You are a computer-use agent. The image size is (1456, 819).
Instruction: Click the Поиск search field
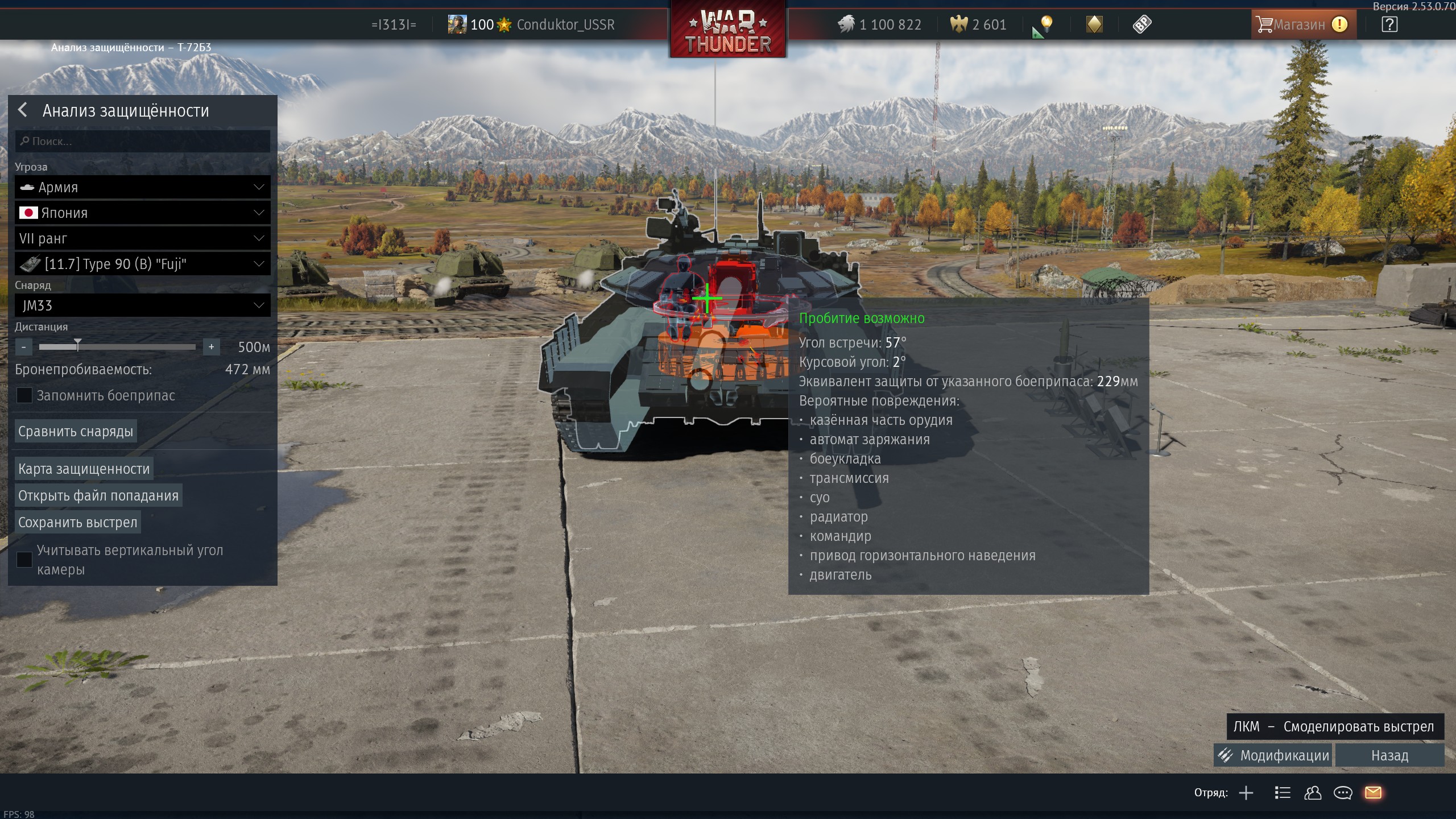coord(142,141)
